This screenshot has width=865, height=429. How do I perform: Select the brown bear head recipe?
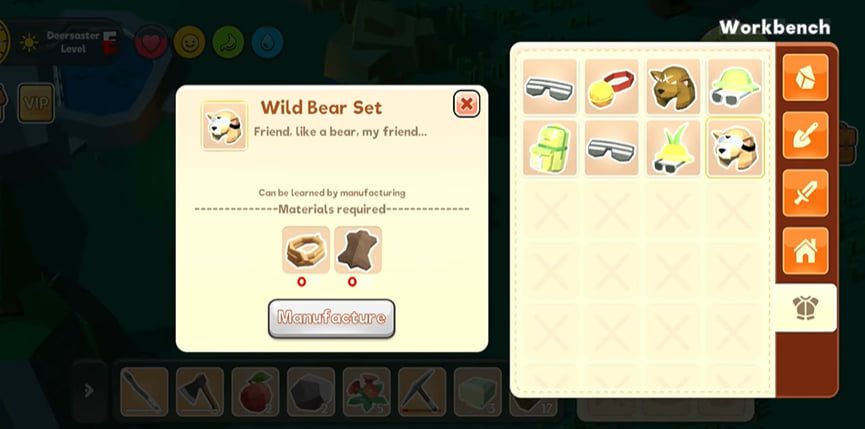(x=672, y=86)
